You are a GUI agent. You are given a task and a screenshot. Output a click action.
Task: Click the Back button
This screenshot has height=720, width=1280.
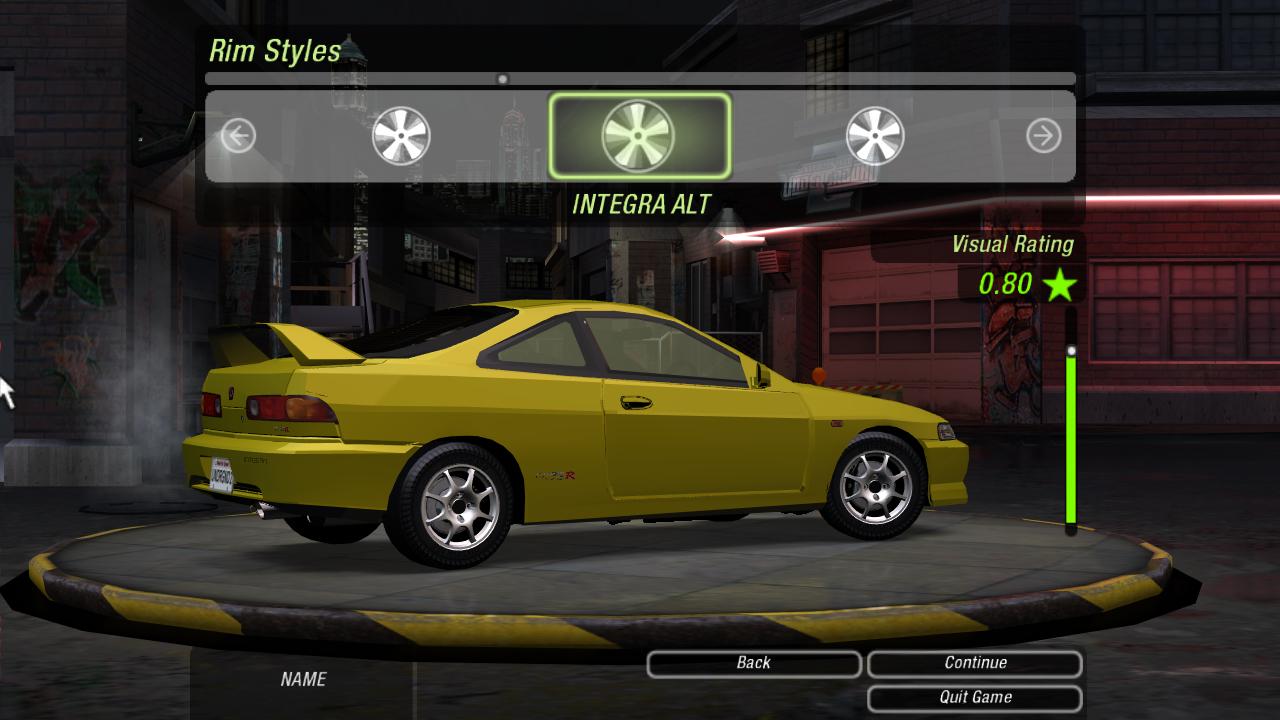753,663
